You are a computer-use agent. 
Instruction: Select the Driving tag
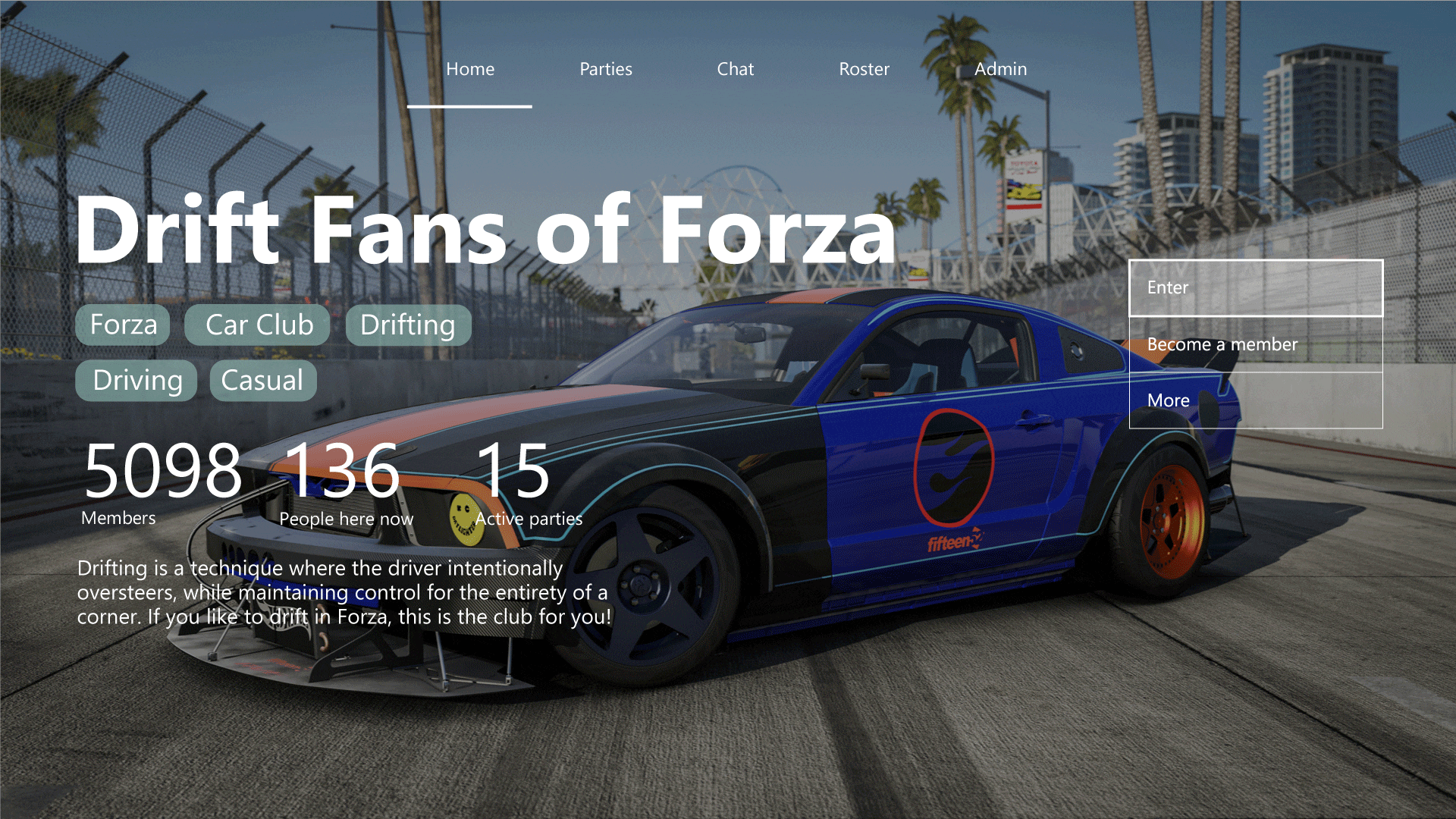coord(136,380)
